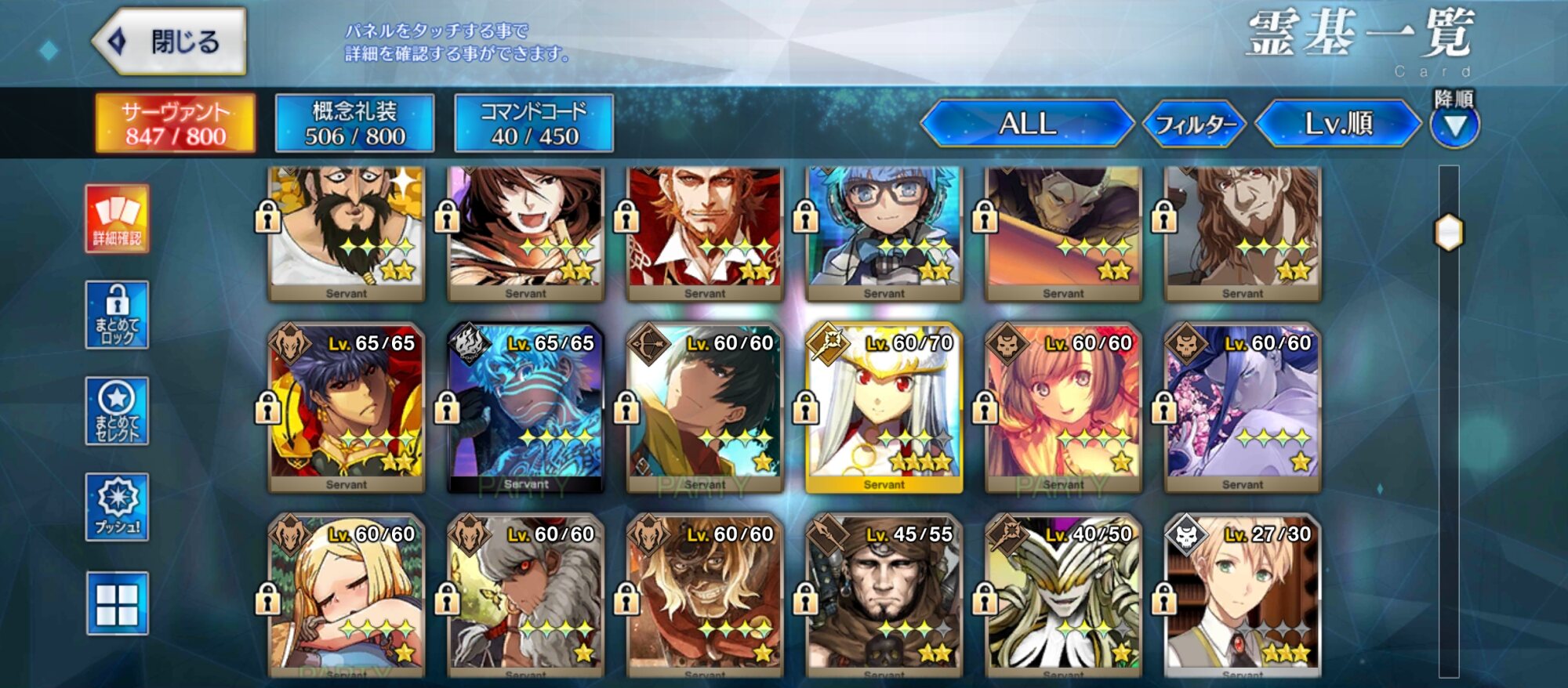Tap the プッシュ! button
Screen dimensions: 1568x688
[x=117, y=507]
